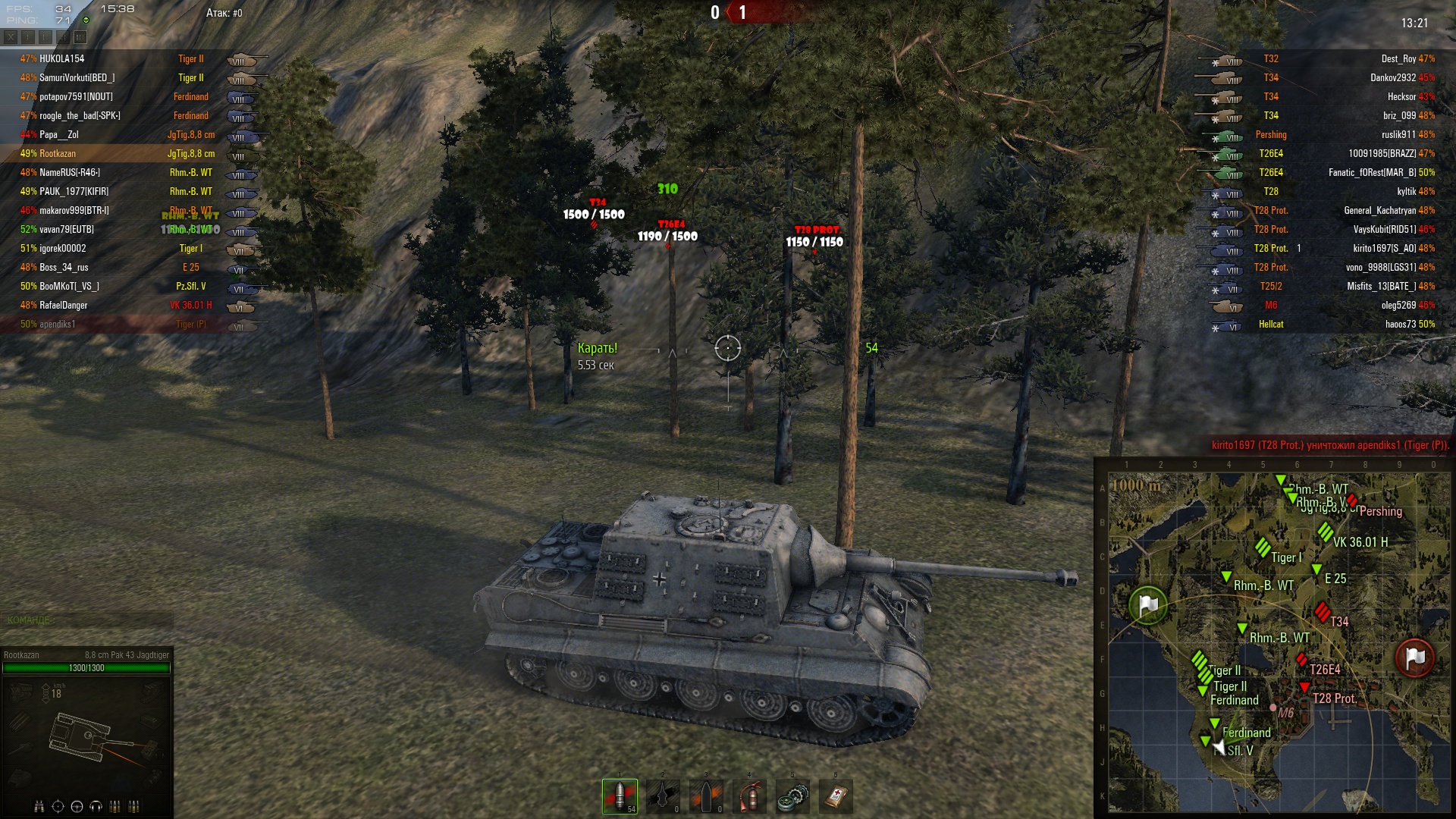1456x819 pixels.
Task: Select ally BooMKoT Pz.Sfl. V row
Action: point(70,287)
